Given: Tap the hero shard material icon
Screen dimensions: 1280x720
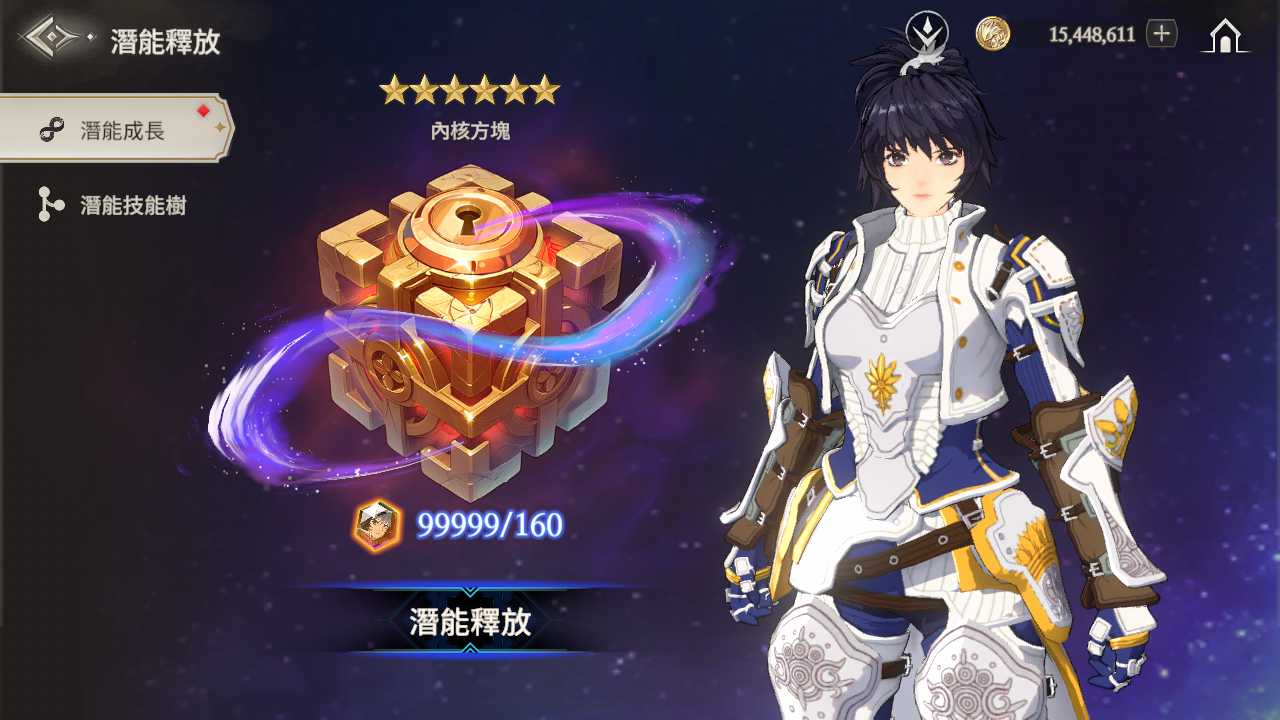Looking at the screenshot, I should [377, 525].
